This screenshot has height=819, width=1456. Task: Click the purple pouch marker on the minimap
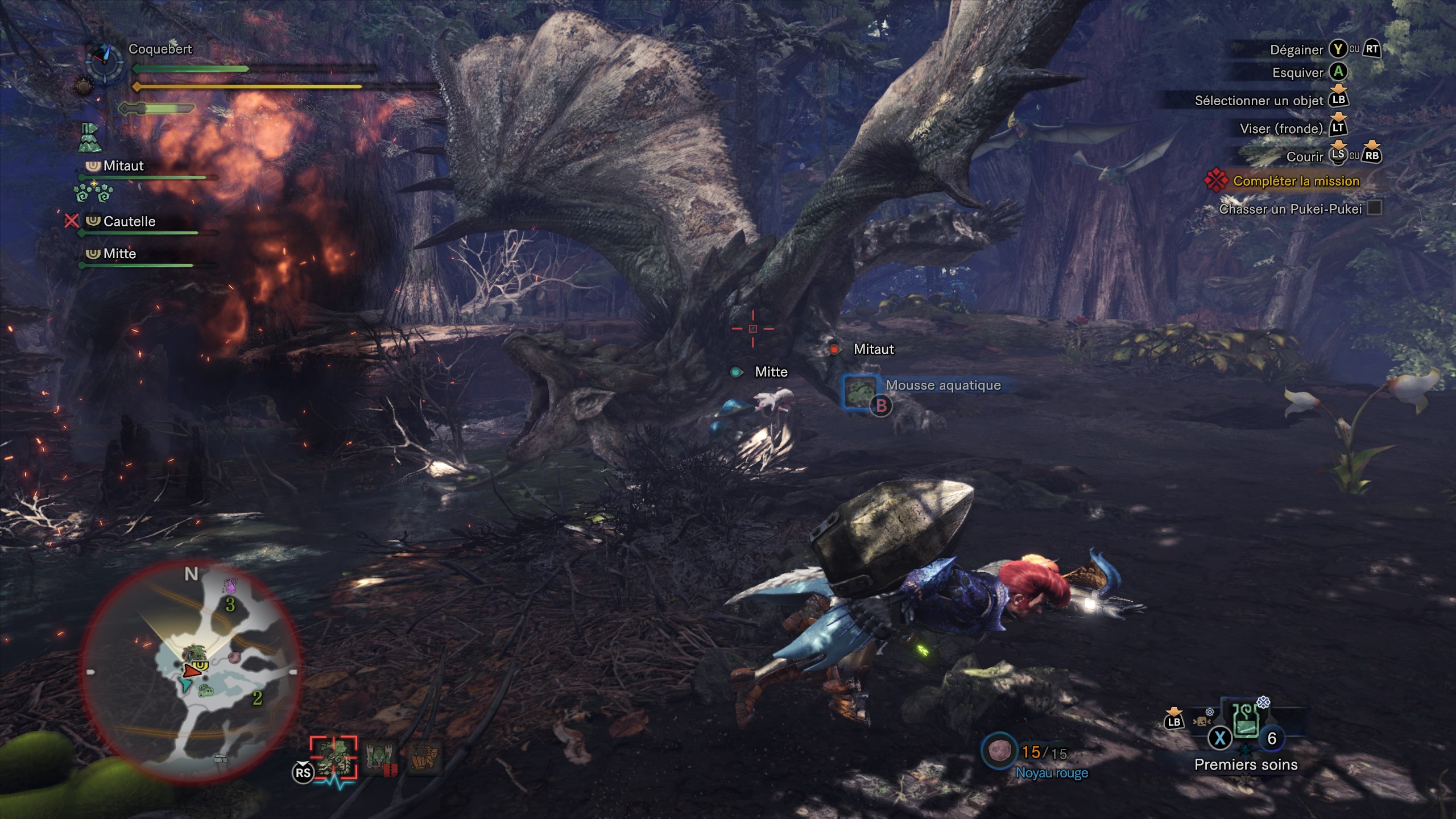231,586
